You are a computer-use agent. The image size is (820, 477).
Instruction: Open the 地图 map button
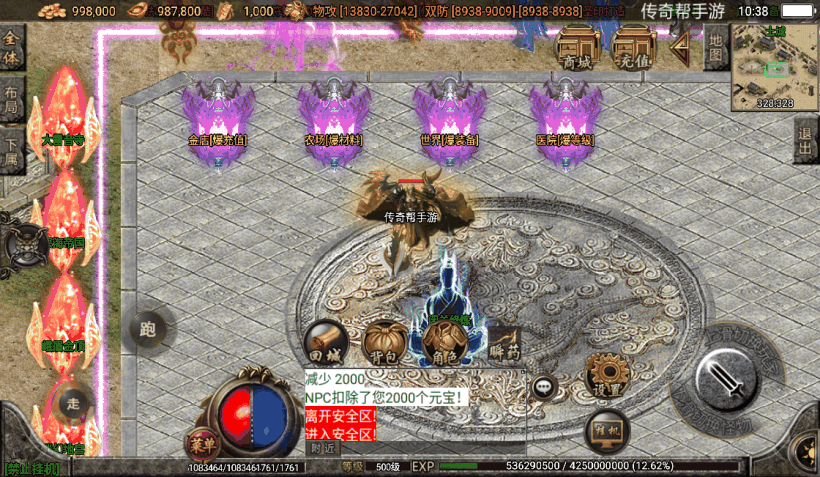(715, 47)
